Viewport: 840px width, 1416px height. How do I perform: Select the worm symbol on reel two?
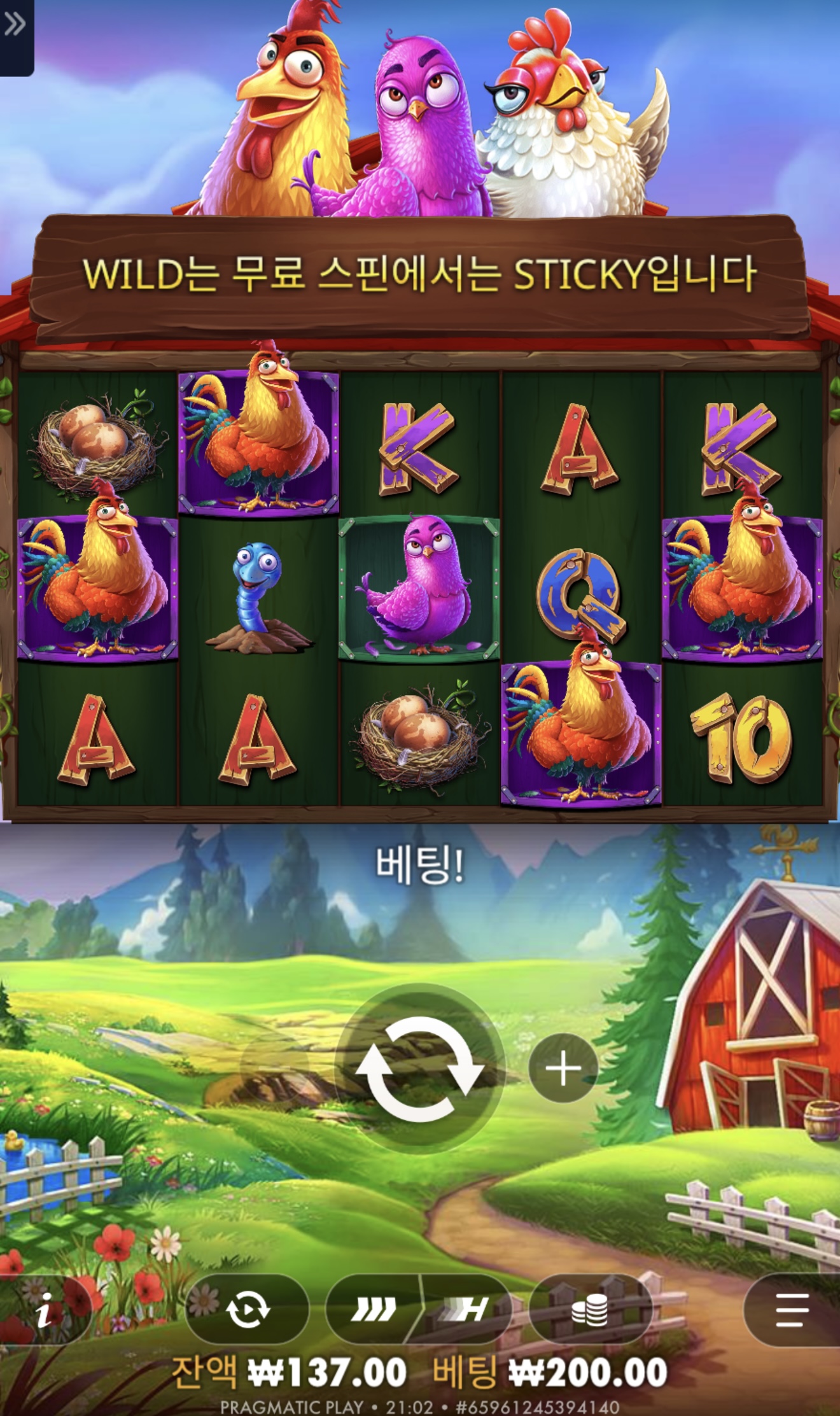coord(256,599)
